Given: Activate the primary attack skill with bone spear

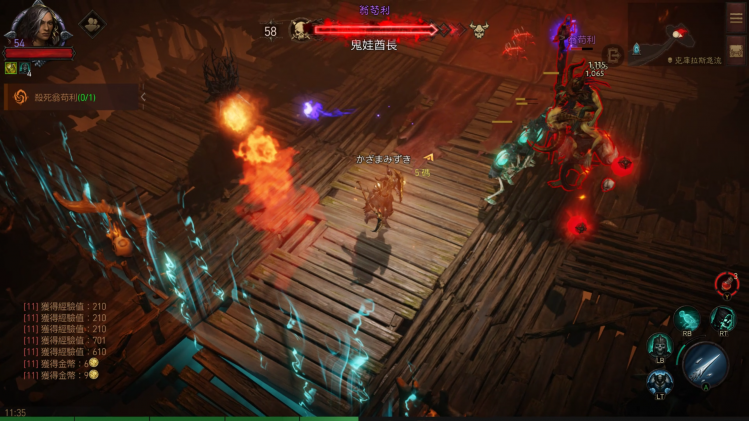Looking at the screenshot, I should [705, 364].
